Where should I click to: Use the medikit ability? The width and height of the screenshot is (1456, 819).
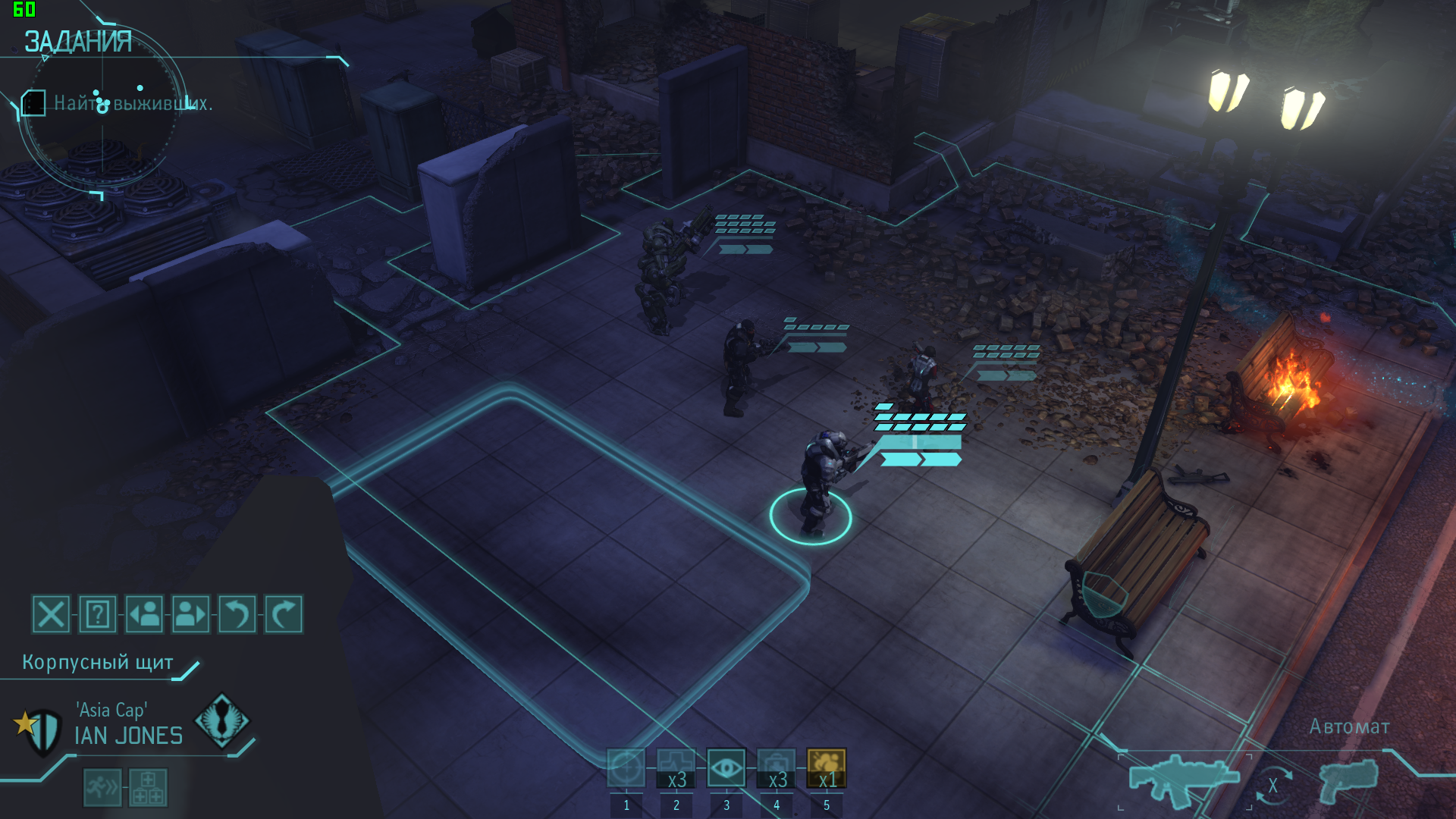(x=777, y=767)
